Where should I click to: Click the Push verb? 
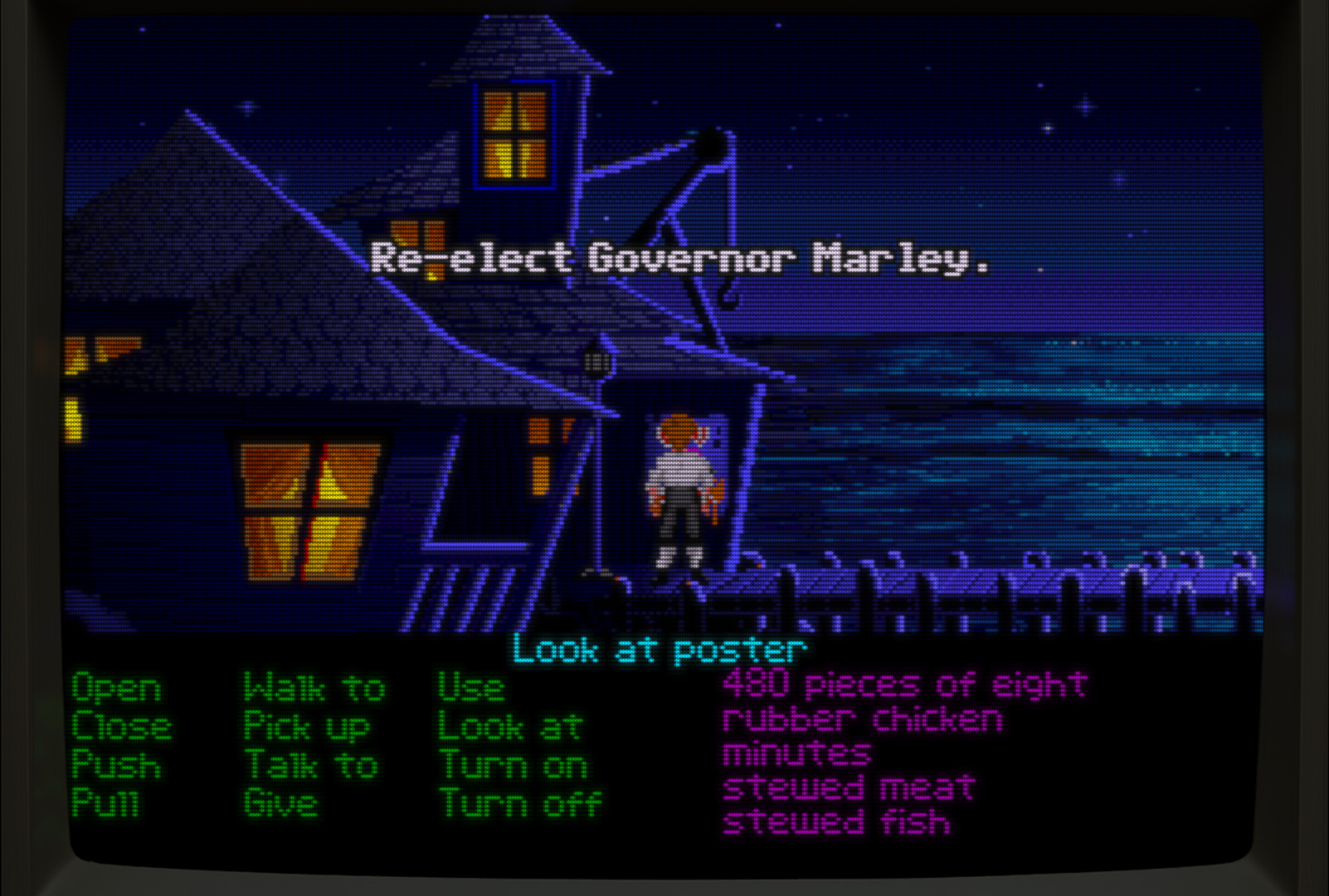pyautogui.click(x=116, y=765)
